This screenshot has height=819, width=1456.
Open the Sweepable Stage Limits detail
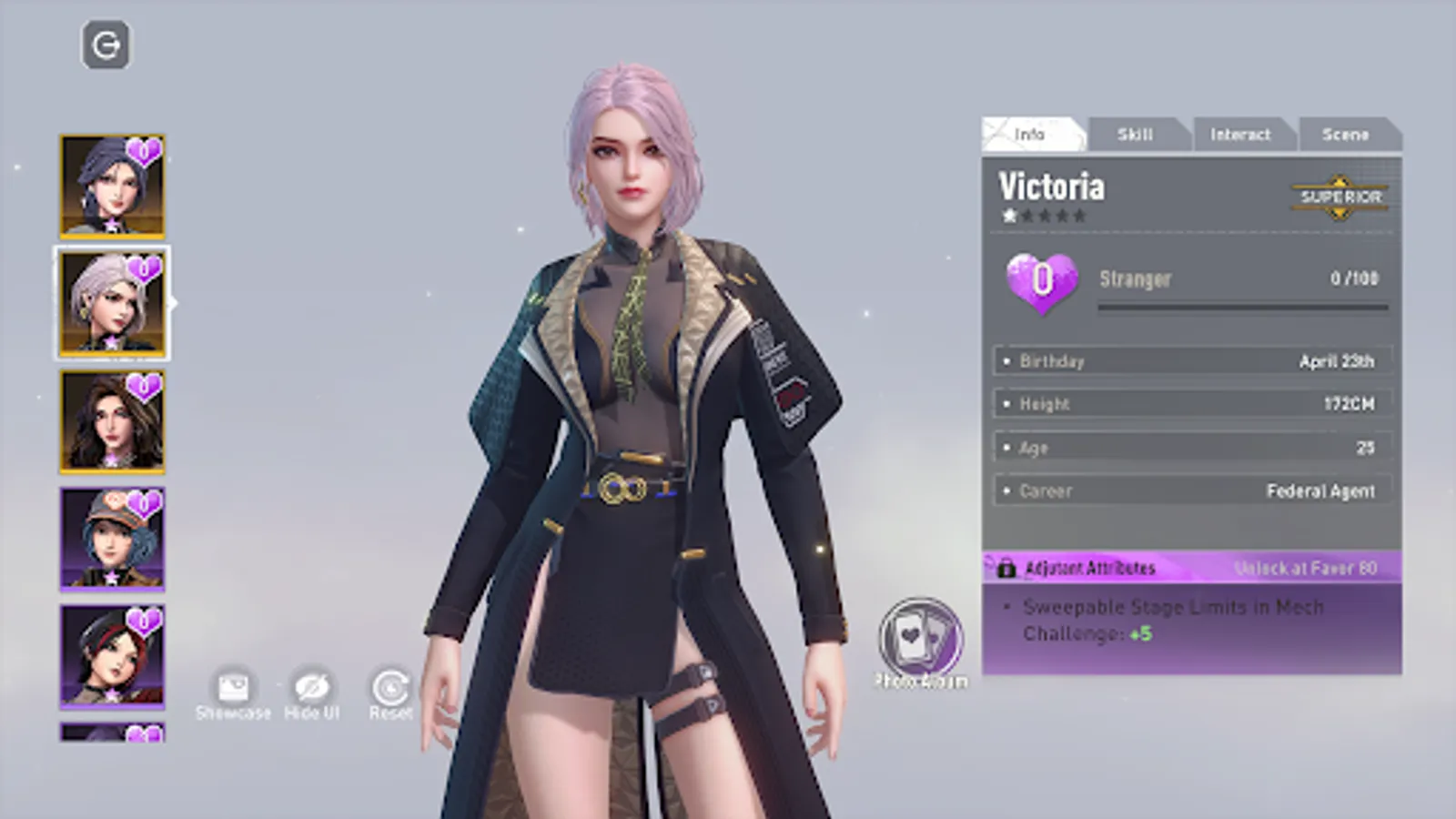pyautogui.click(x=1174, y=620)
